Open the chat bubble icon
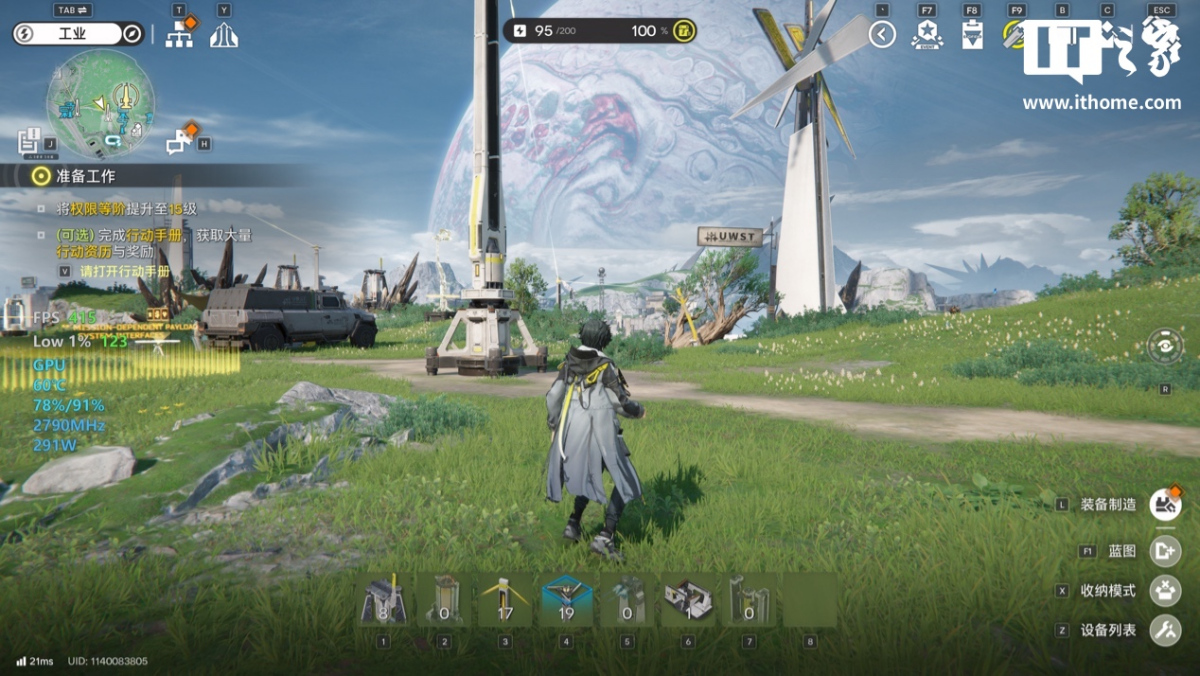Image resolution: width=1200 pixels, height=676 pixels. click(180, 142)
